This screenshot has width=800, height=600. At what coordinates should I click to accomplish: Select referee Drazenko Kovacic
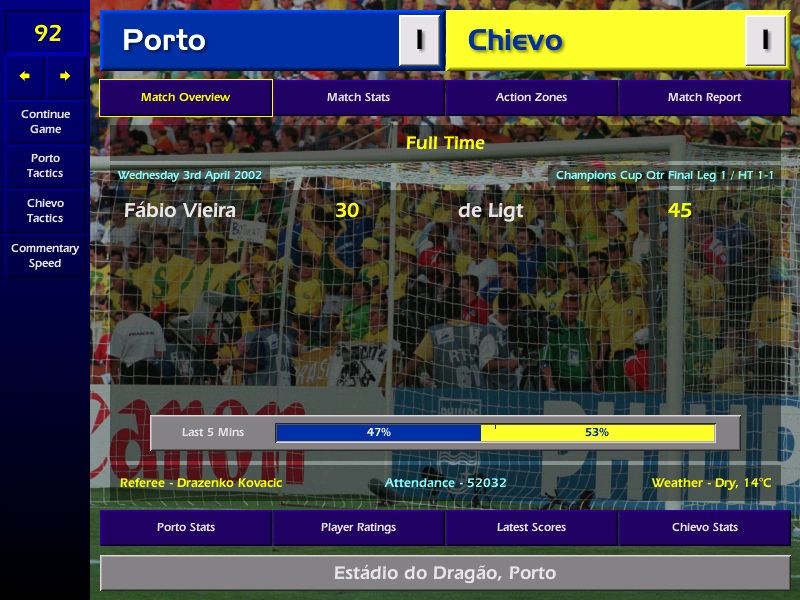201,483
